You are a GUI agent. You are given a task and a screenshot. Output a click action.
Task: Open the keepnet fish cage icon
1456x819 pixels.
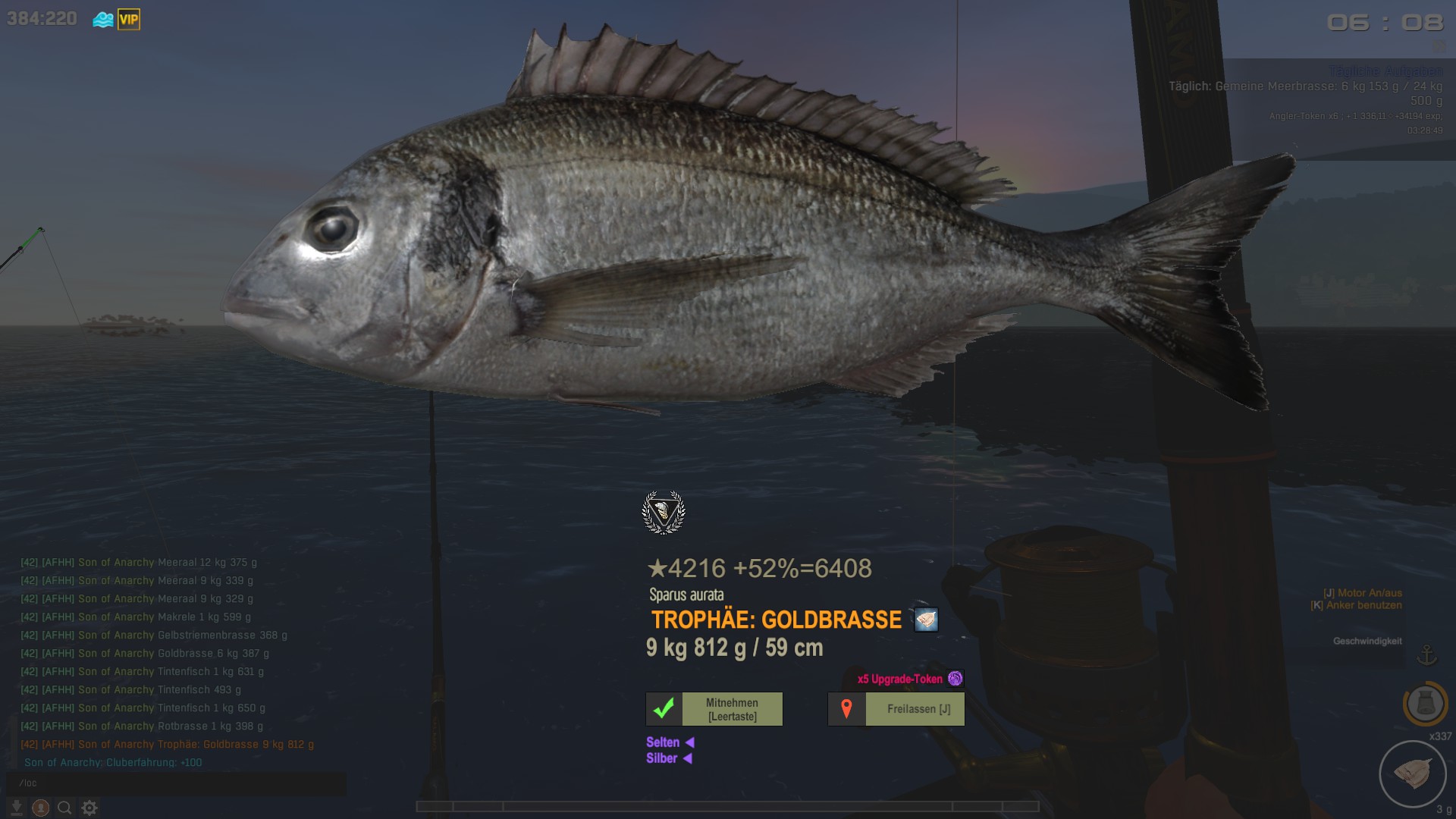click(x=1412, y=773)
